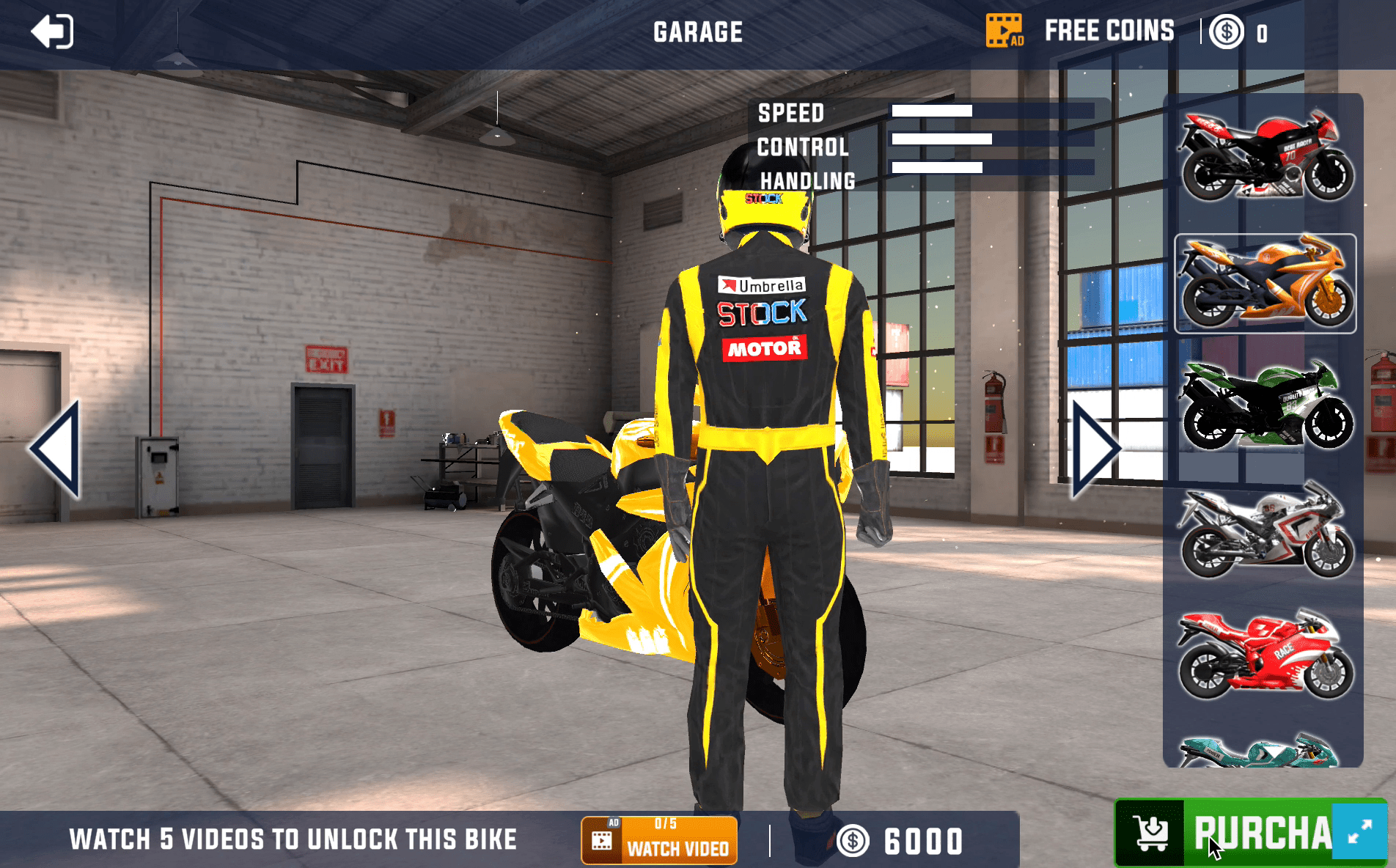Pick the green and black bike thumbnail
Image resolution: width=1396 pixels, height=868 pixels.
(x=1265, y=405)
